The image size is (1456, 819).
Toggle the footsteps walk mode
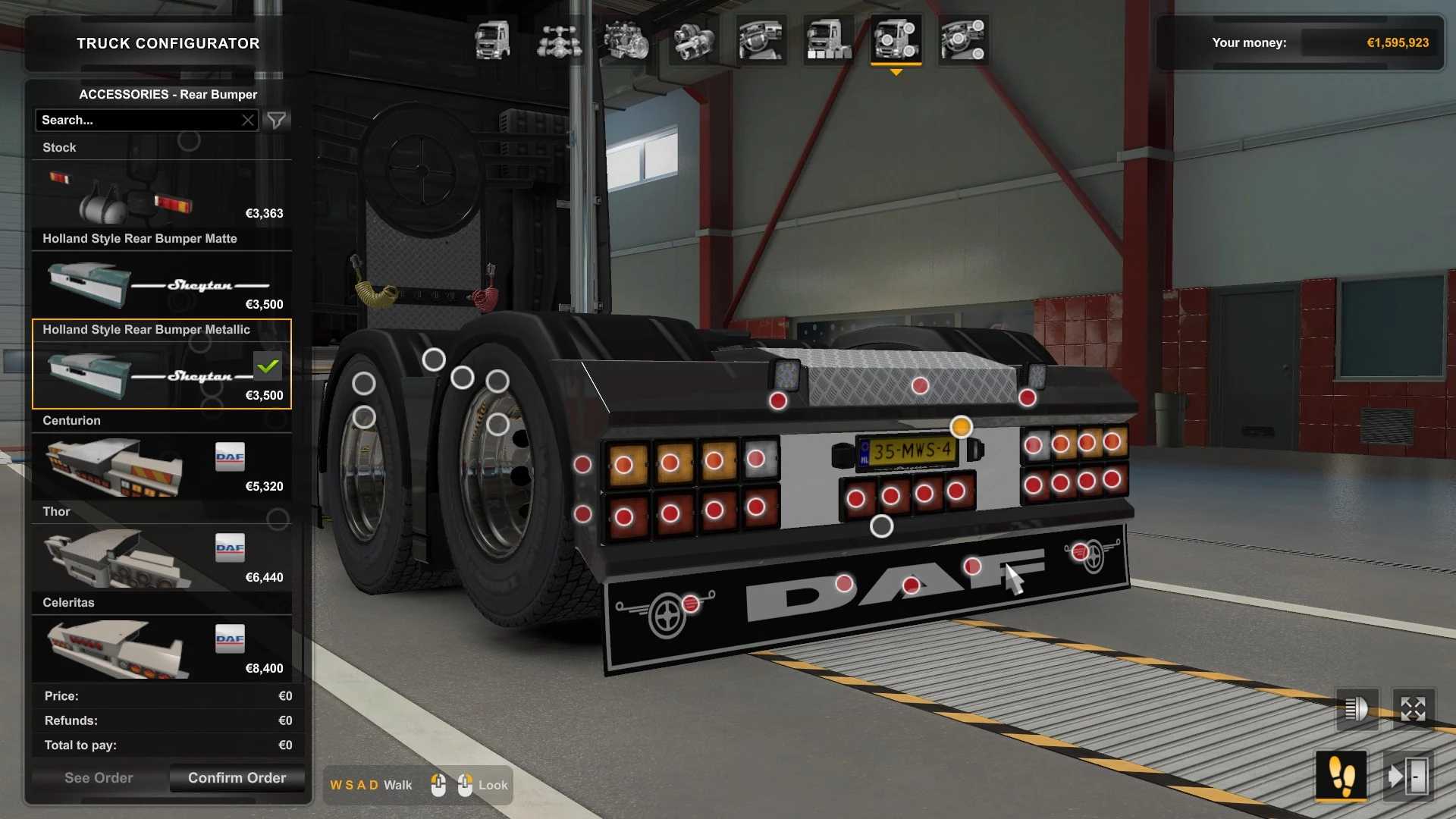pos(1341,777)
